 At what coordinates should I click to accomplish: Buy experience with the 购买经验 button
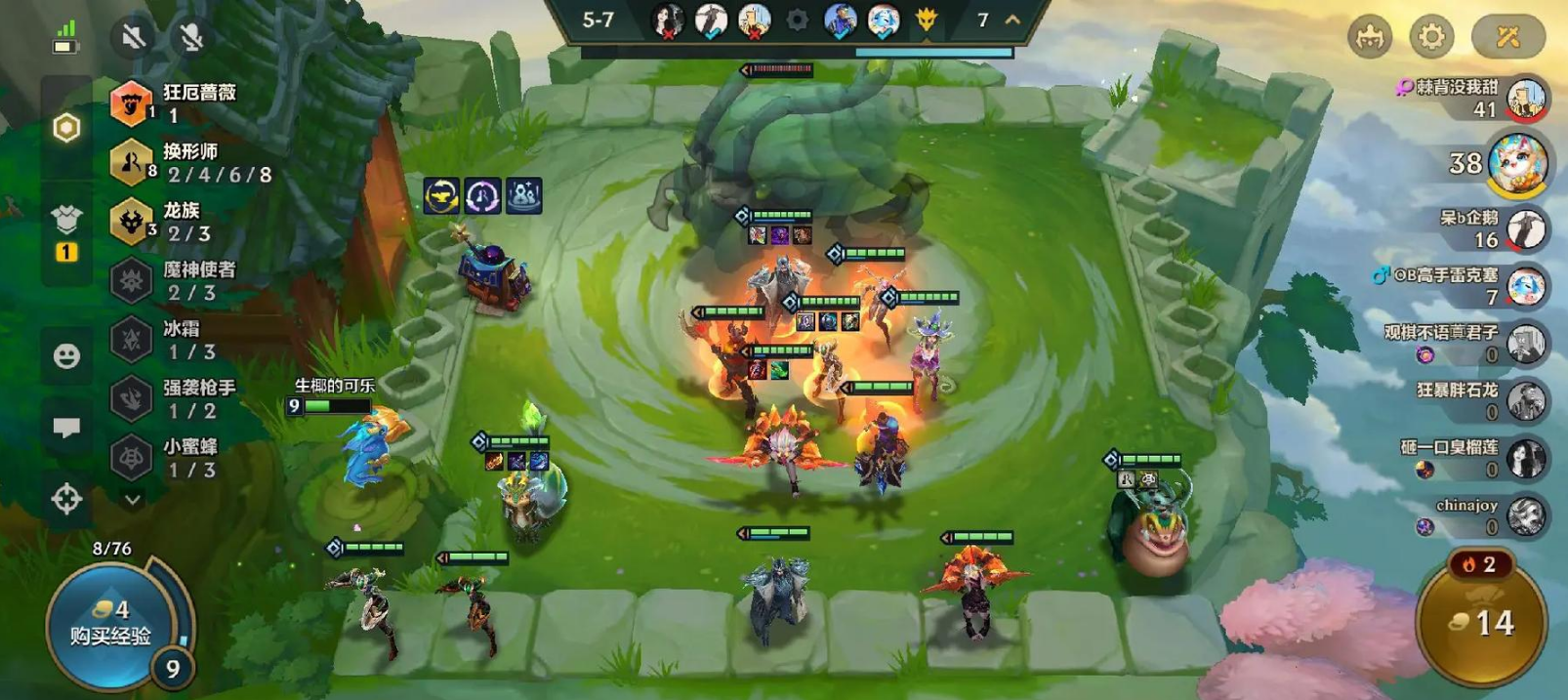[109, 625]
